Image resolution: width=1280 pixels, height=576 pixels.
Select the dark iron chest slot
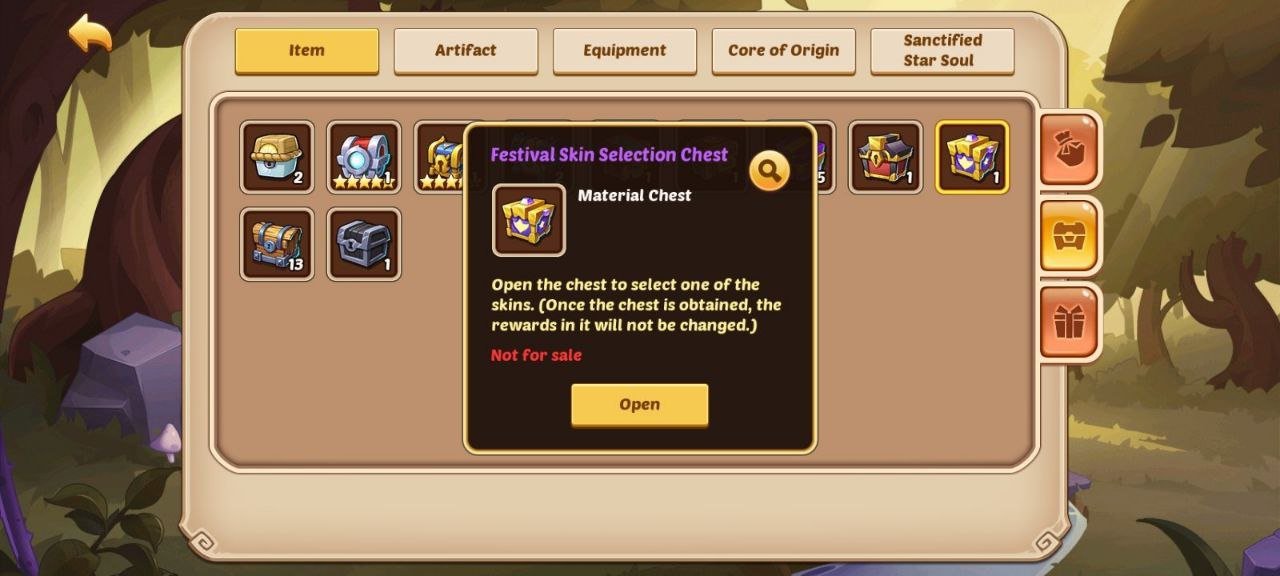364,244
